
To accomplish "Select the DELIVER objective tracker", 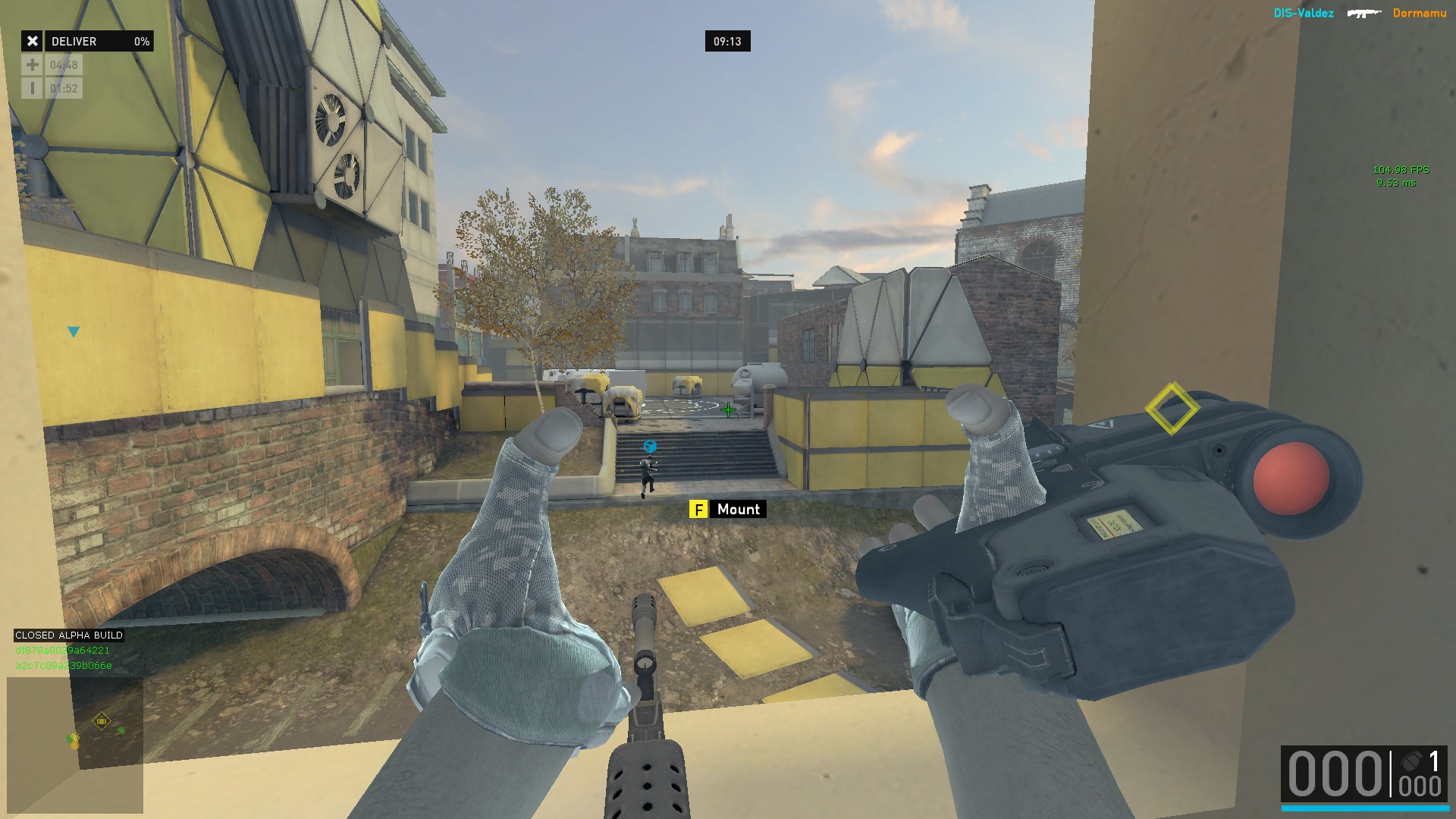I will click(87, 42).
